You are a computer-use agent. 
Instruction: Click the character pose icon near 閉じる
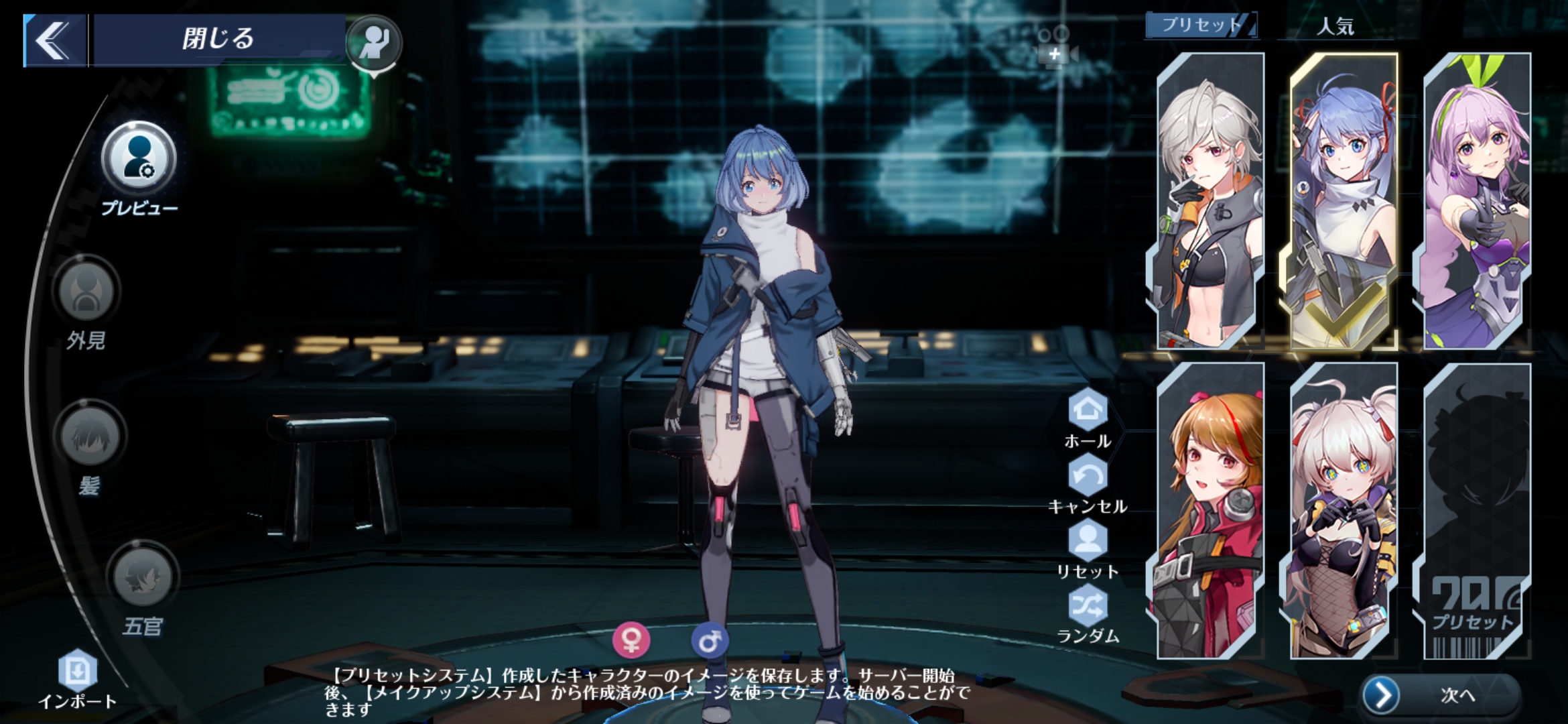point(374,41)
